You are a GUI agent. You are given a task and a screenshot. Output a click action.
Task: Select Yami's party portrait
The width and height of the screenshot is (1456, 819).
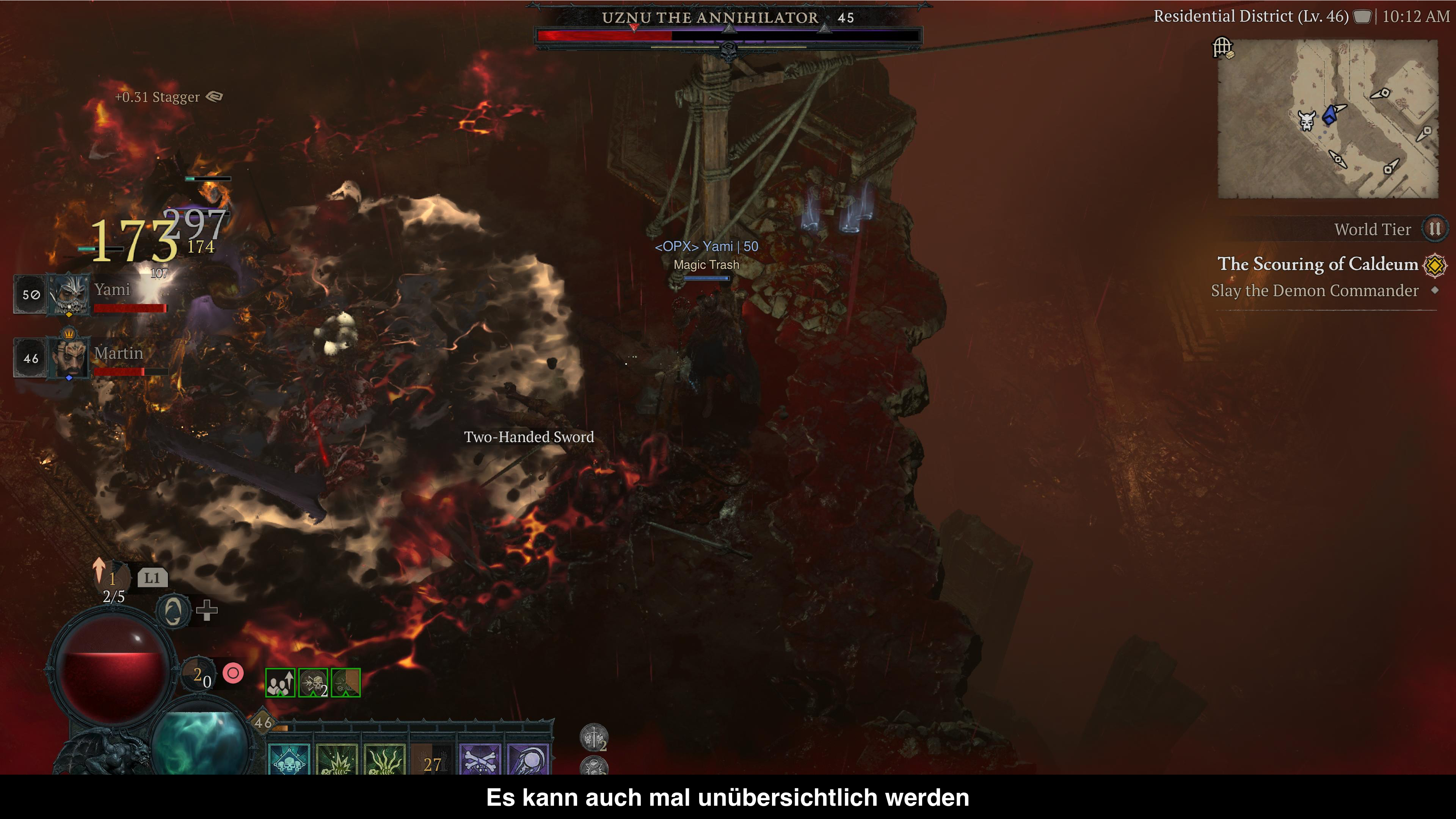coord(69,294)
